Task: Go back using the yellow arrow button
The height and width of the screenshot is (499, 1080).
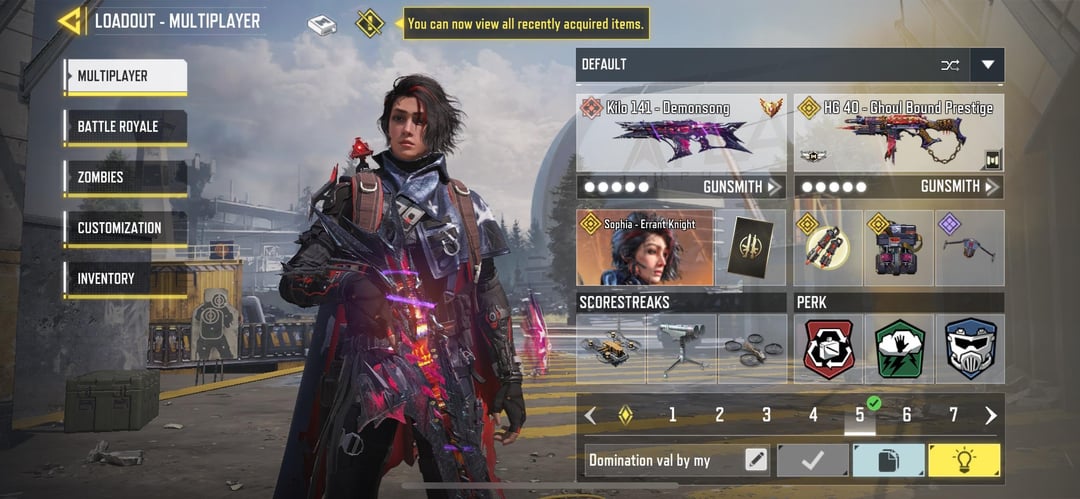Action: (69, 21)
